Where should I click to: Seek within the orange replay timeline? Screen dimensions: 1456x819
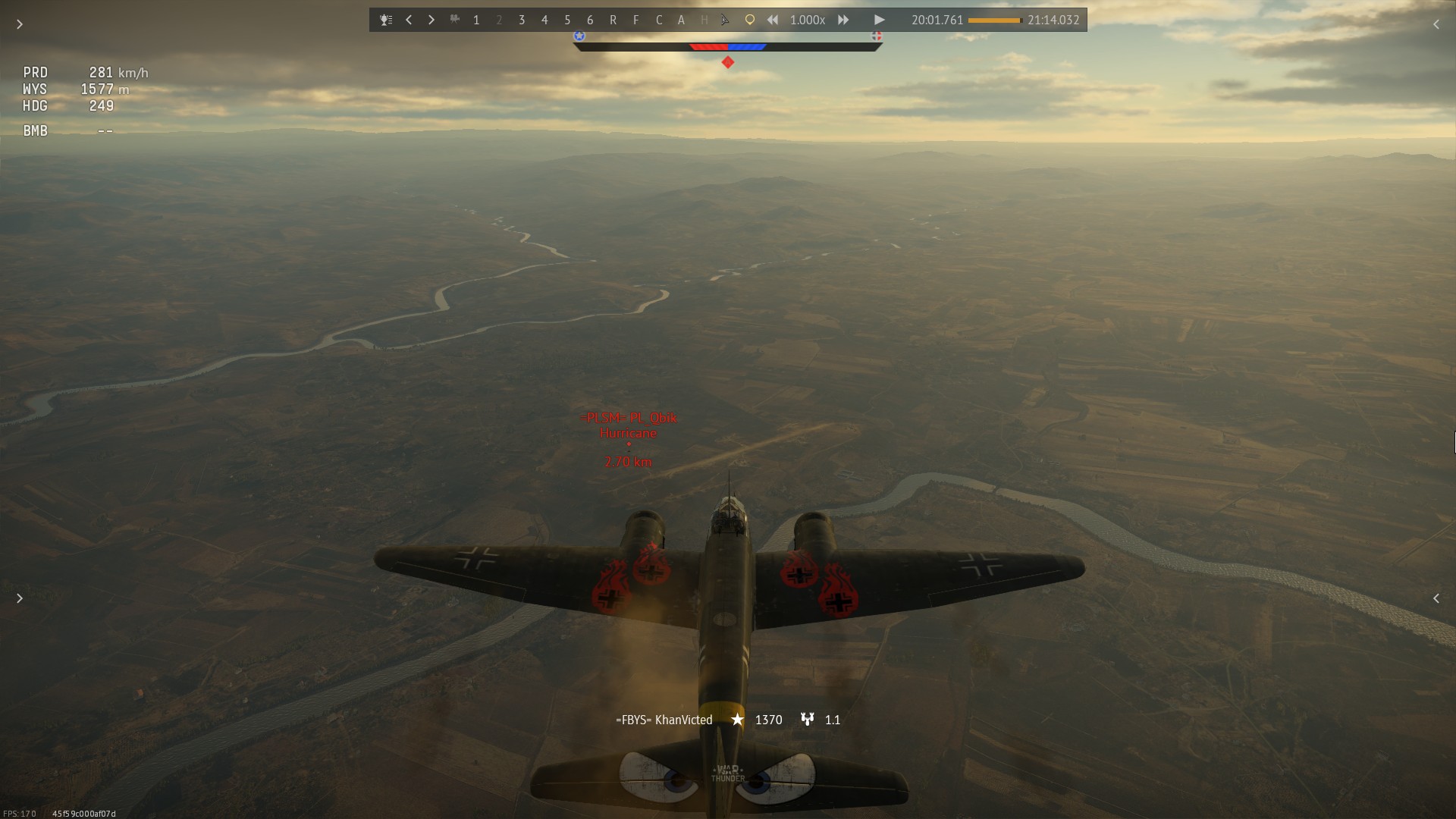tap(995, 20)
